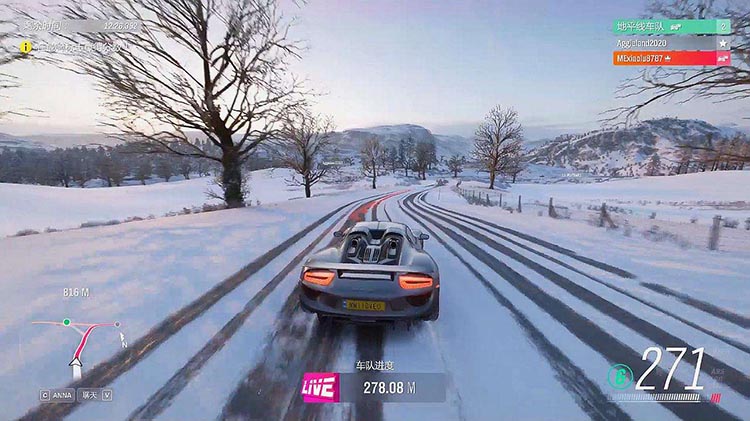Select the 地平线车队 team row
Screen dimensions: 750x421
pyautogui.click(x=670, y=27)
